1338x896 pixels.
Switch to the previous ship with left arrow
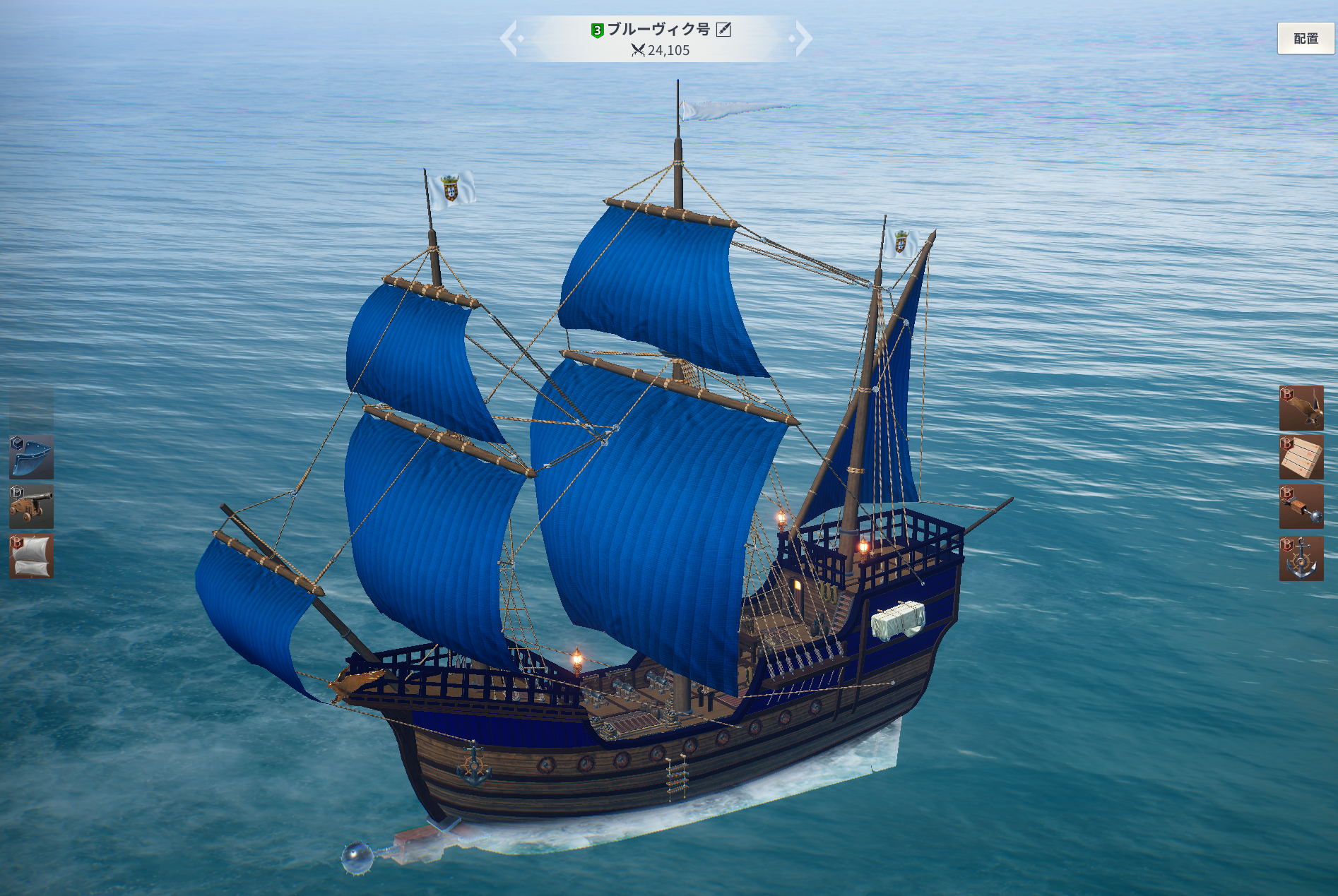pos(510,38)
